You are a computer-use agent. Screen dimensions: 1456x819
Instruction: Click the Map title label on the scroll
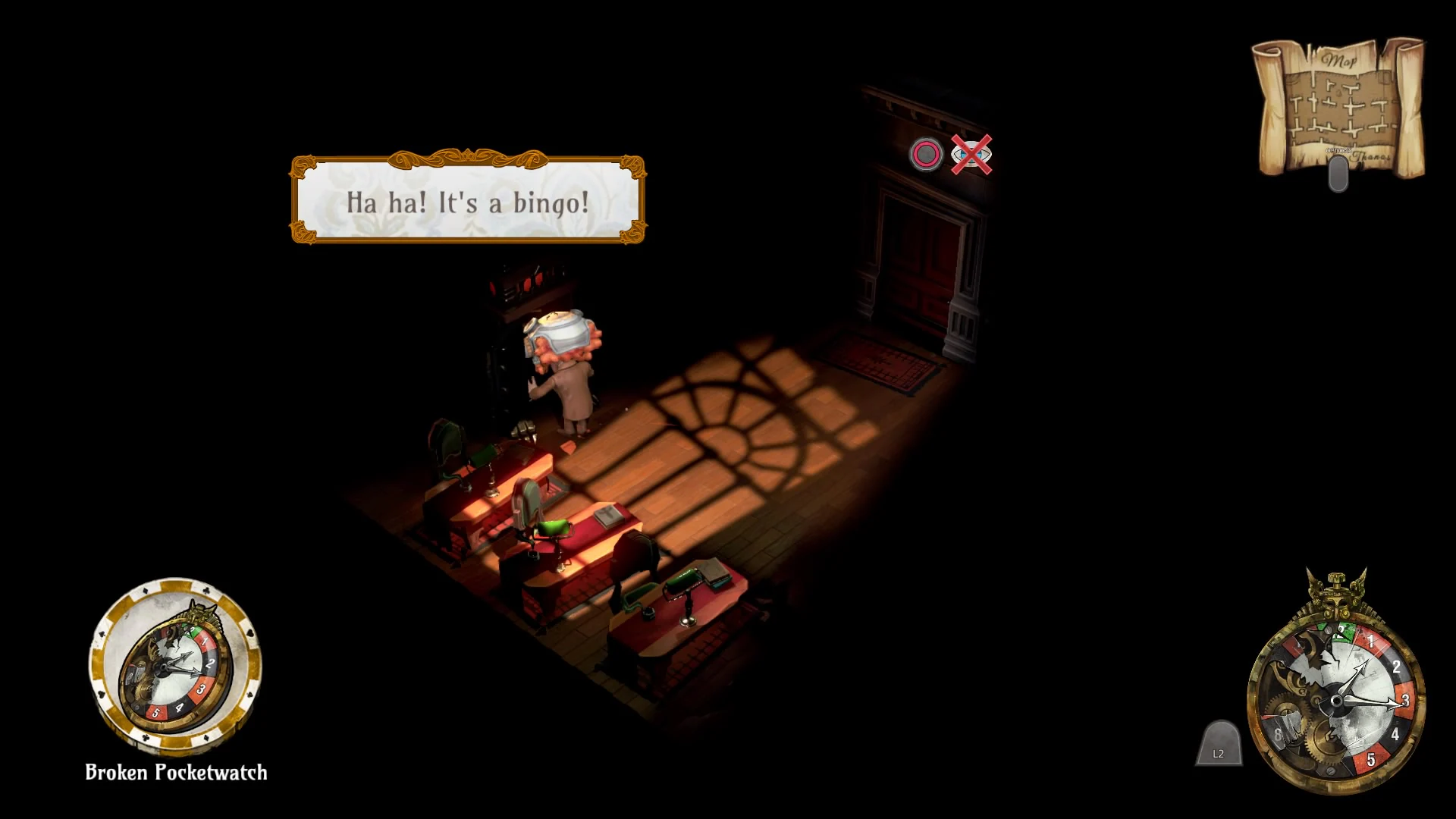(1340, 60)
